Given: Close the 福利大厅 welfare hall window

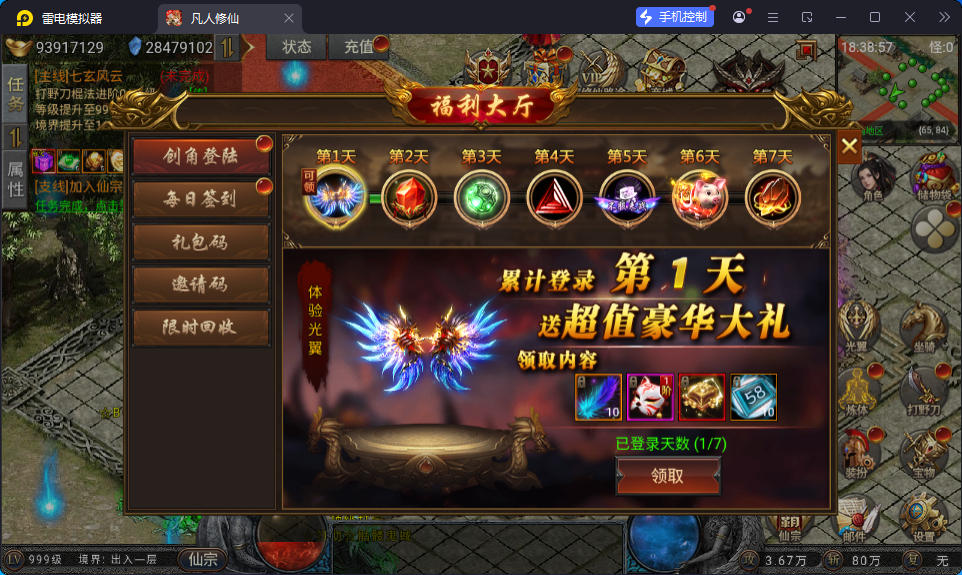Looking at the screenshot, I should click(849, 147).
